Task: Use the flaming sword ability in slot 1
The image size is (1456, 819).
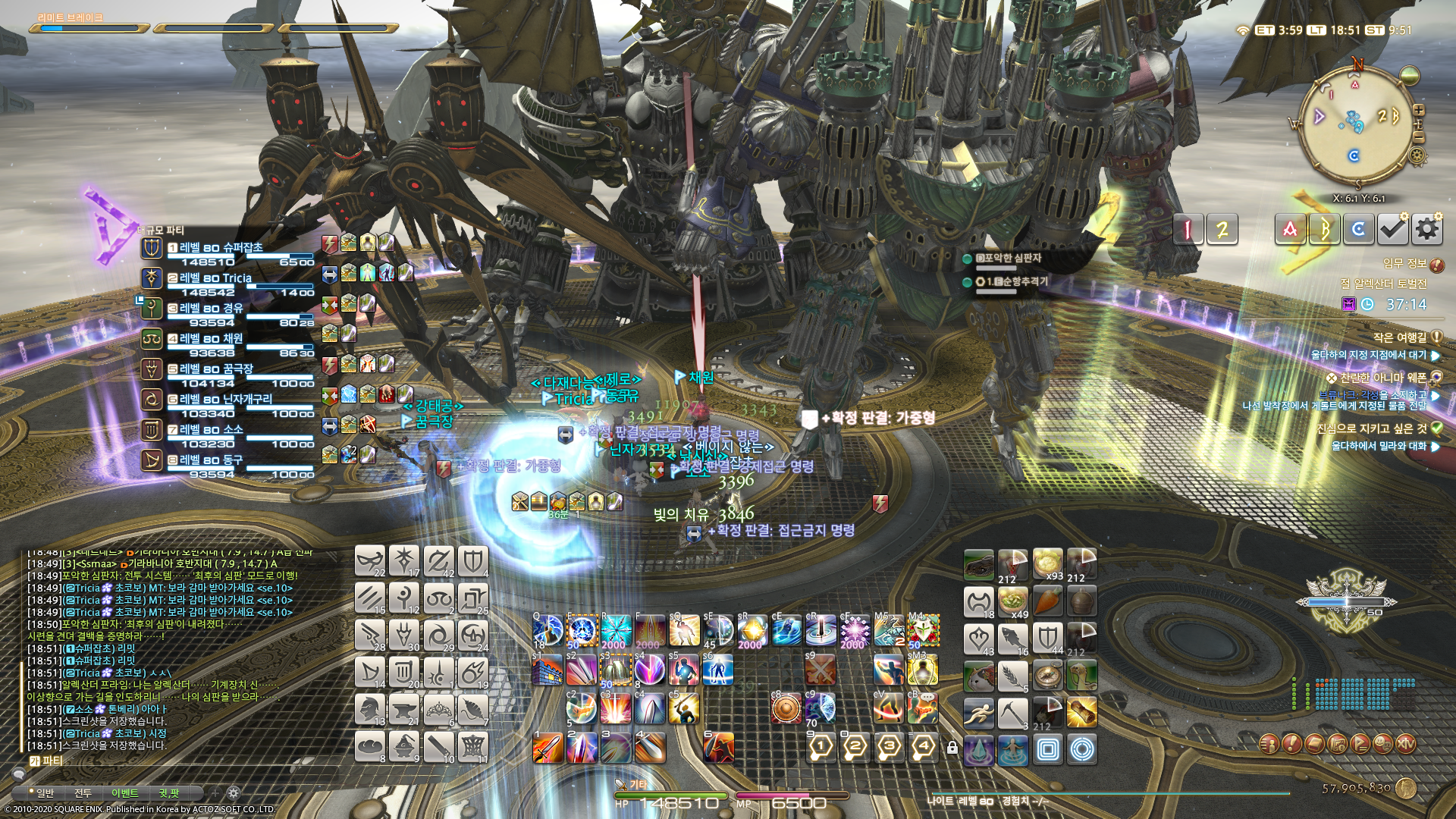Action: coord(548,748)
